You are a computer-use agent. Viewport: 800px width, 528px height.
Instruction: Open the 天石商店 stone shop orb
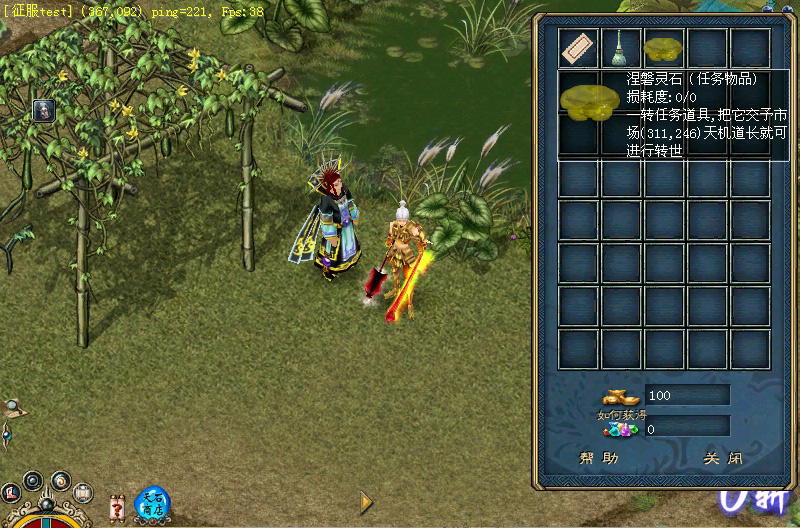(151, 501)
